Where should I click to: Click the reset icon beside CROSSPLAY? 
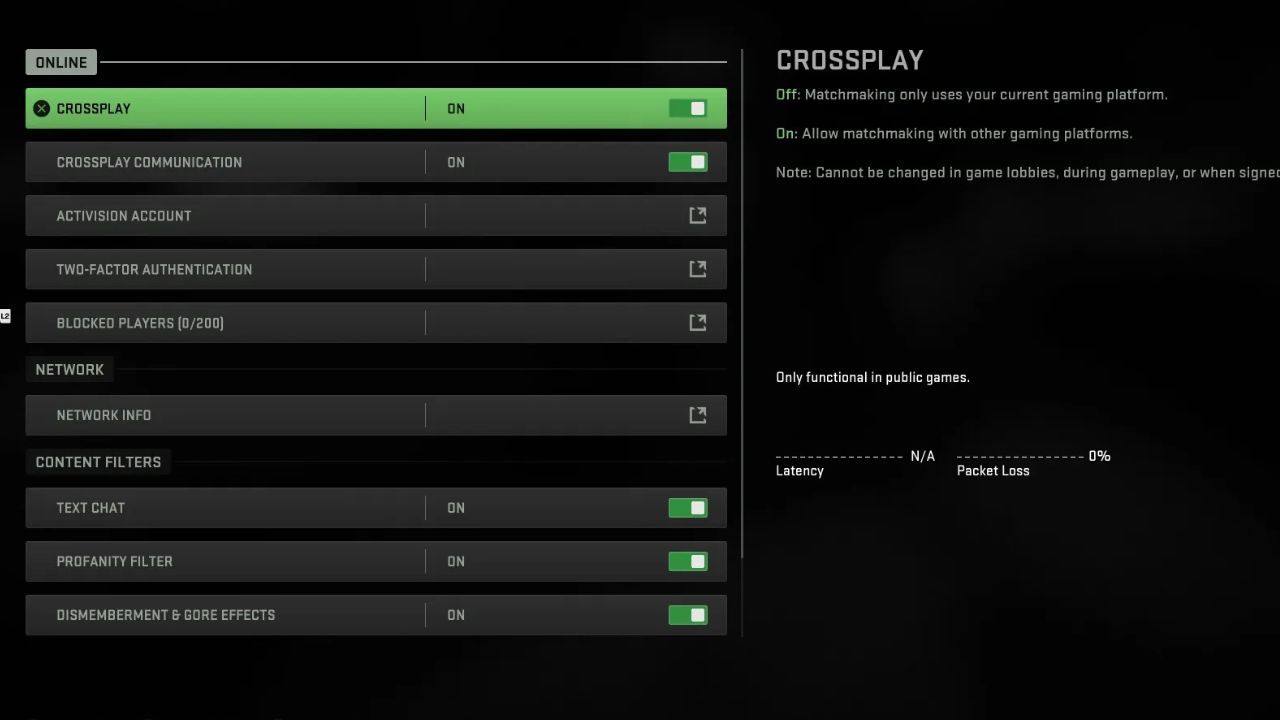pos(41,108)
